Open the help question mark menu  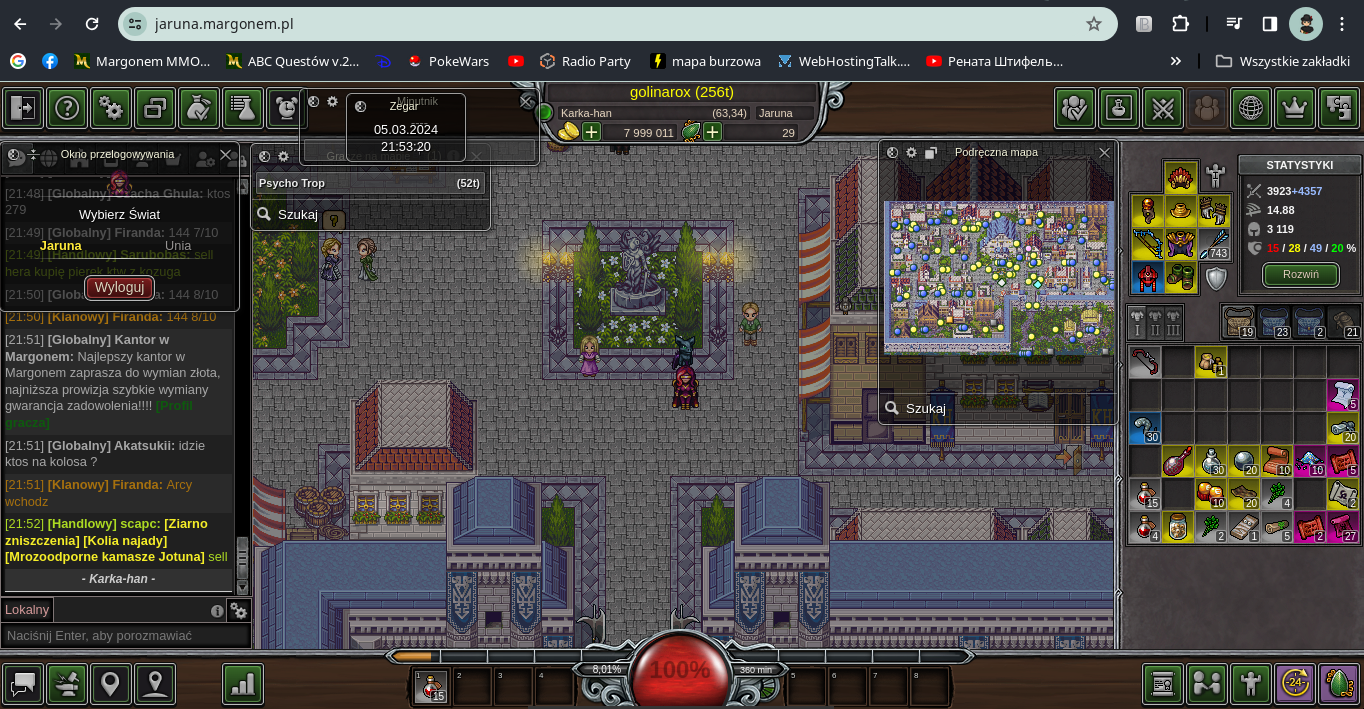click(67, 108)
